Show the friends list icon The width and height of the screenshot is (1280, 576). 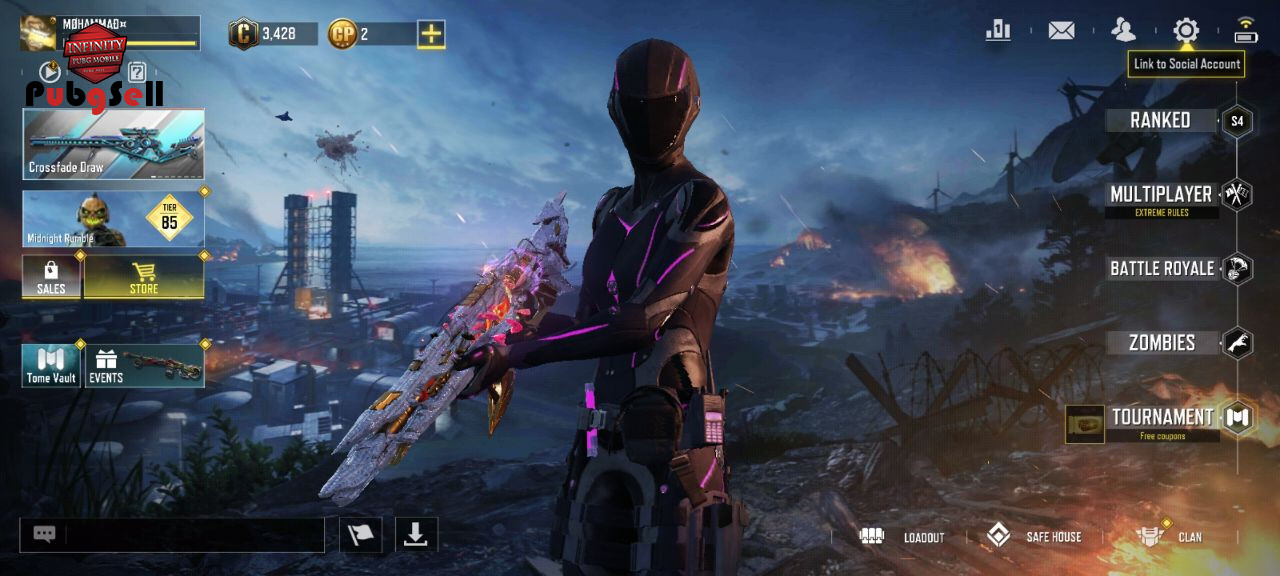(x=1124, y=31)
